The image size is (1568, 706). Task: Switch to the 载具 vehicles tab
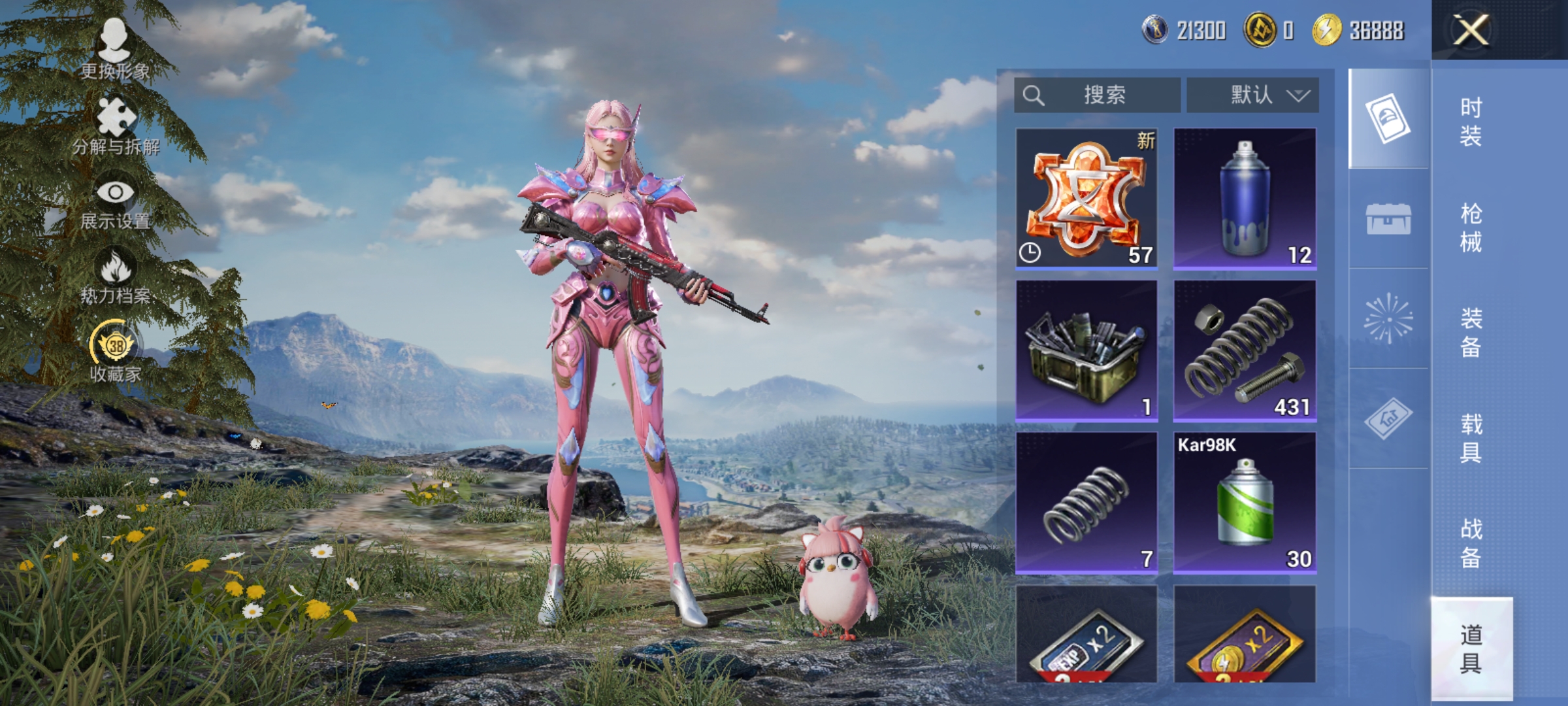click(1471, 438)
